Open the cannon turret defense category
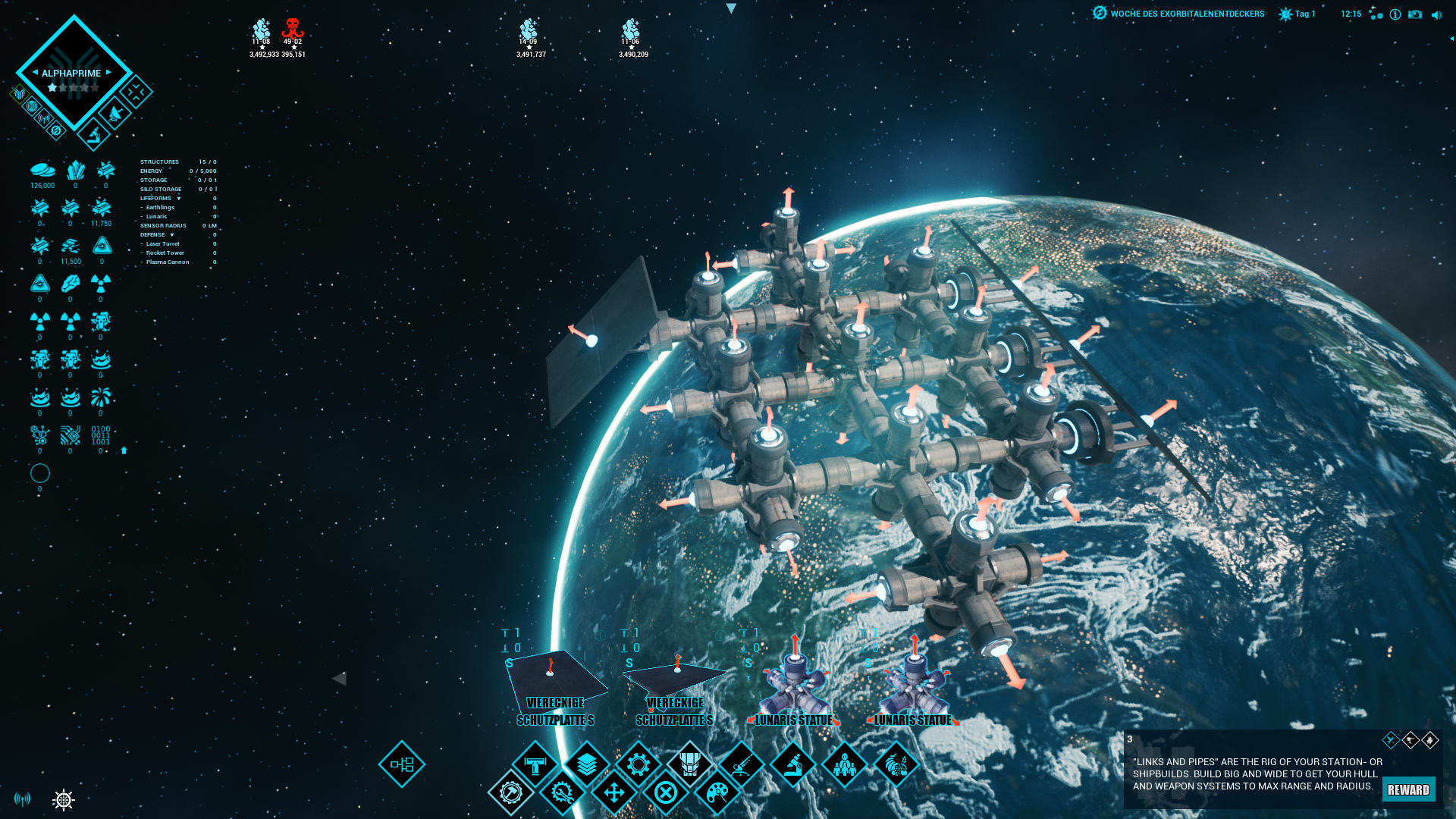The height and width of the screenshot is (819, 1456). coord(741,764)
